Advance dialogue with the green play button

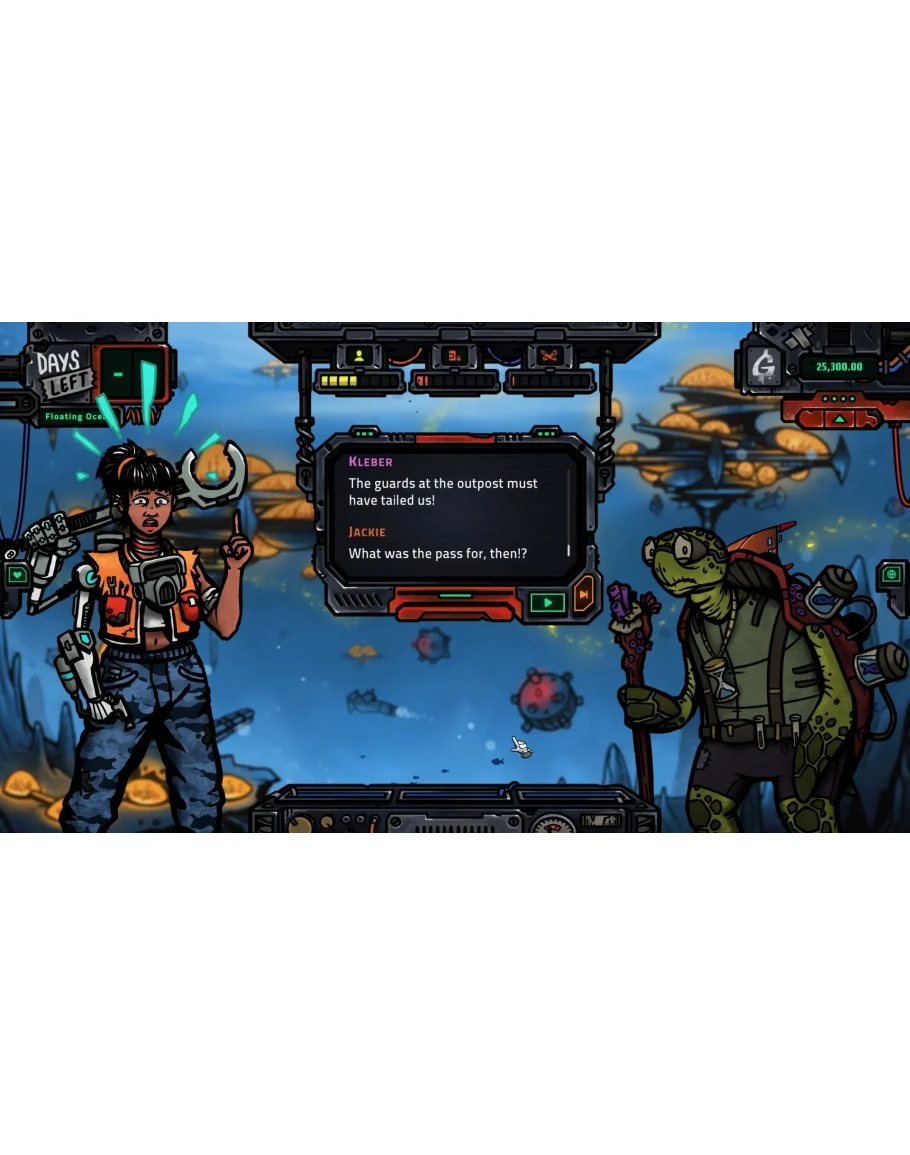pos(547,602)
